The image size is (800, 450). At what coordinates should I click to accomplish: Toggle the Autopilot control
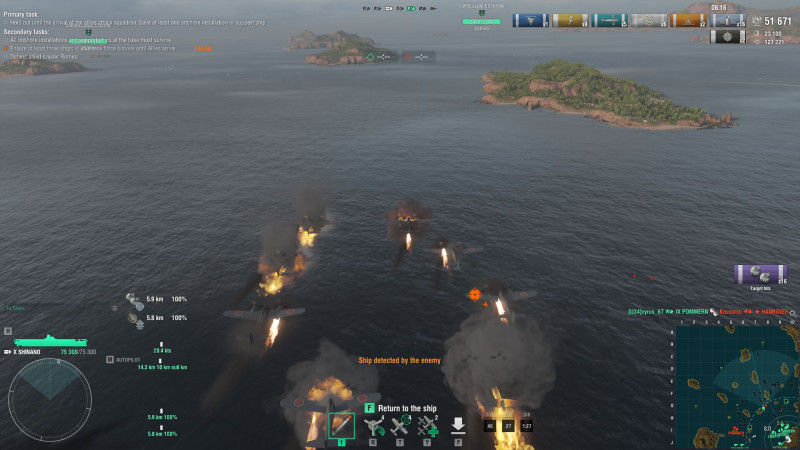[127, 359]
